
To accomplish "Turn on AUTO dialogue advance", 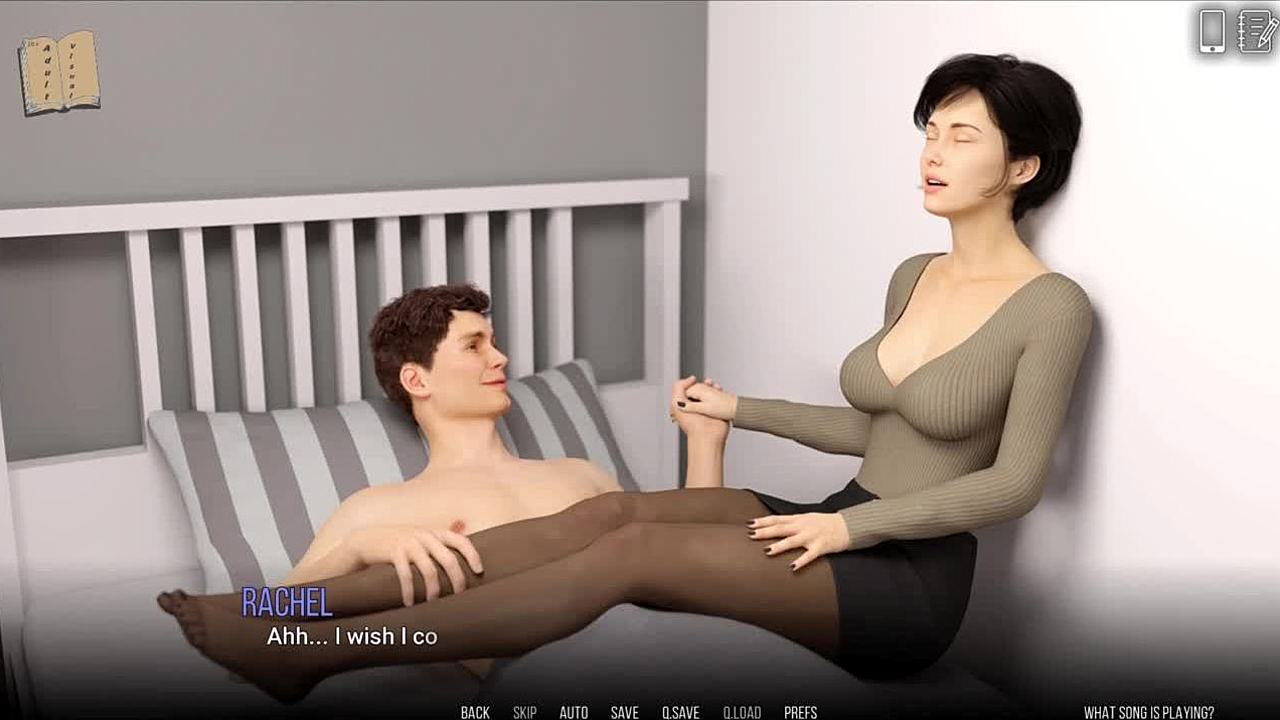I will (573, 712).
